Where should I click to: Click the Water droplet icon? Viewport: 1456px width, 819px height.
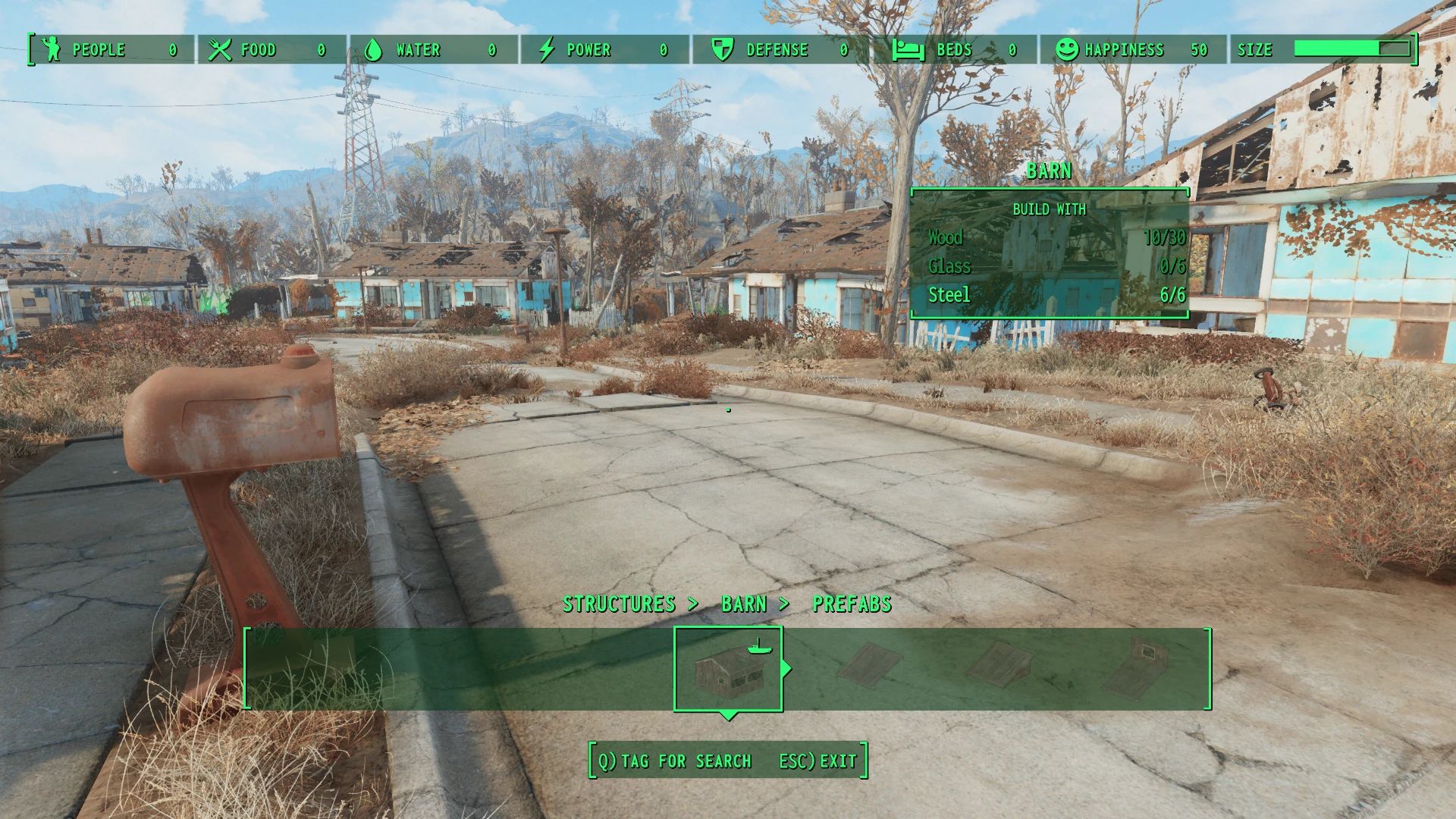tap(373, 49)
